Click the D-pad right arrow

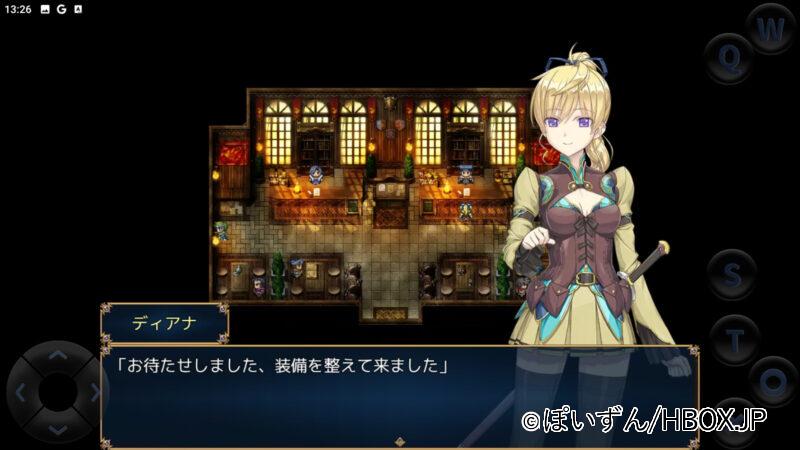tap(95, 391)
